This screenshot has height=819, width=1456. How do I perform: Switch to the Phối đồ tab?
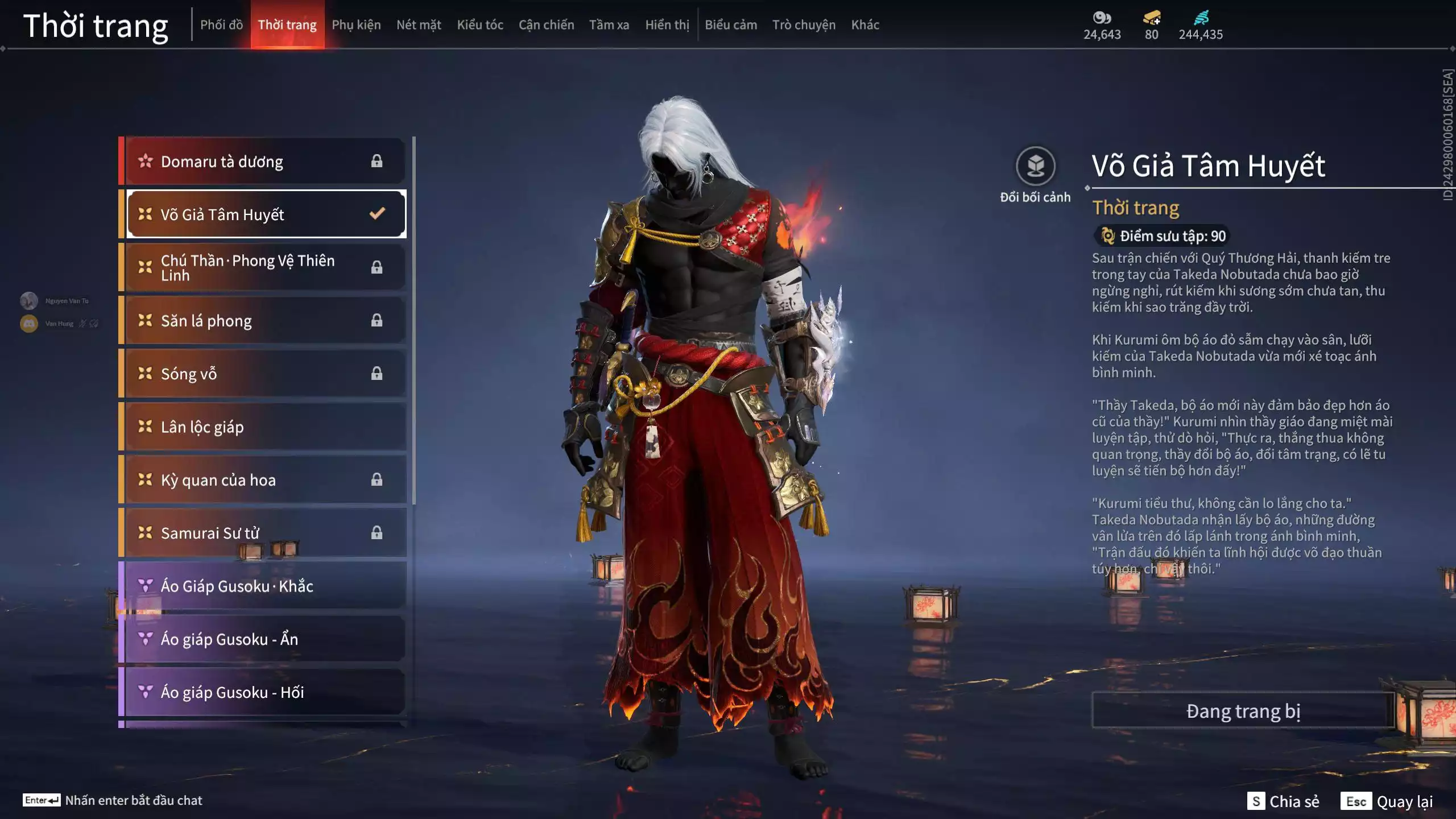221,25
